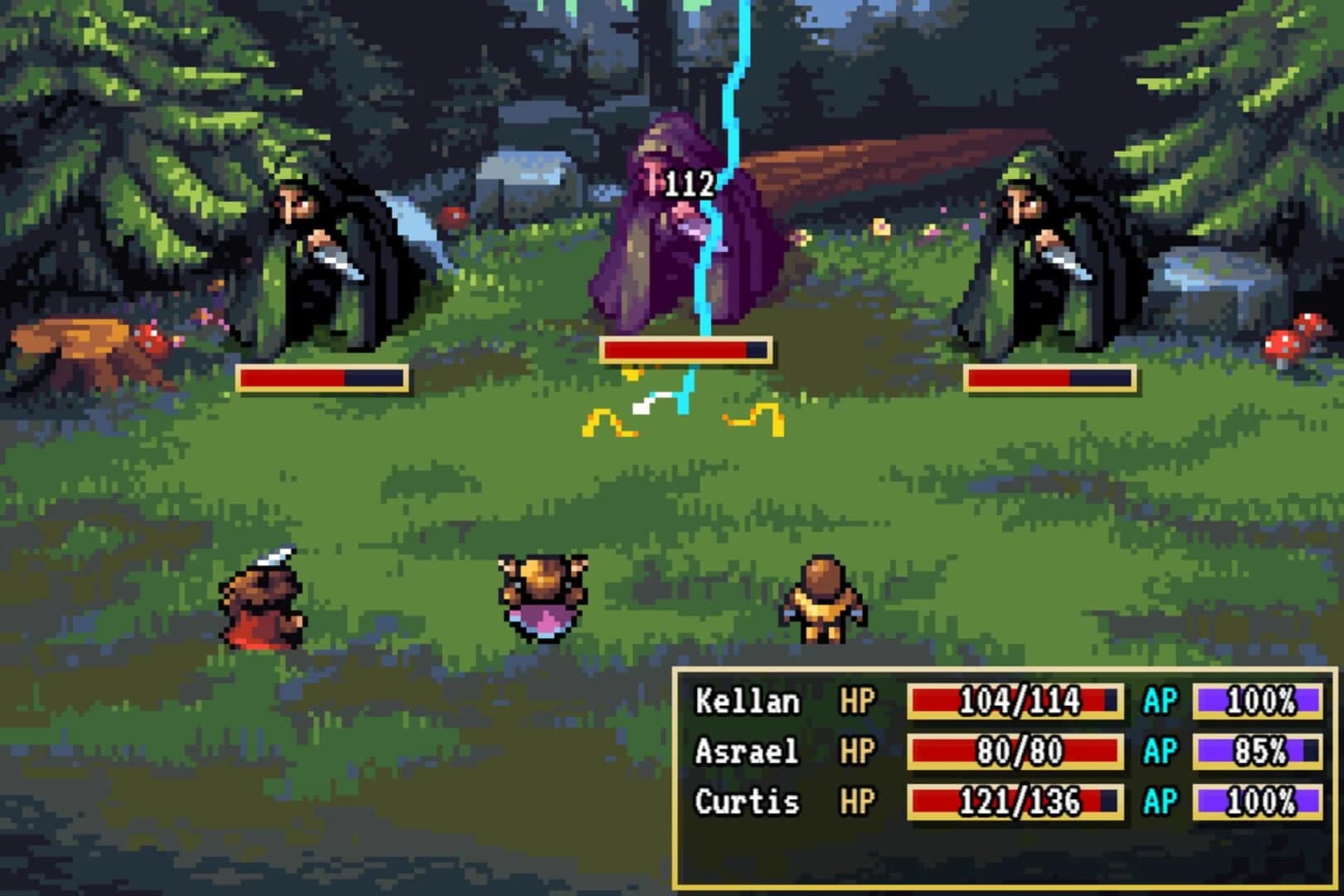The height and width of the screenshot is (896, 1344).
Task: Select Asrael's winged party sprite
Action: [x=543, y=593]
